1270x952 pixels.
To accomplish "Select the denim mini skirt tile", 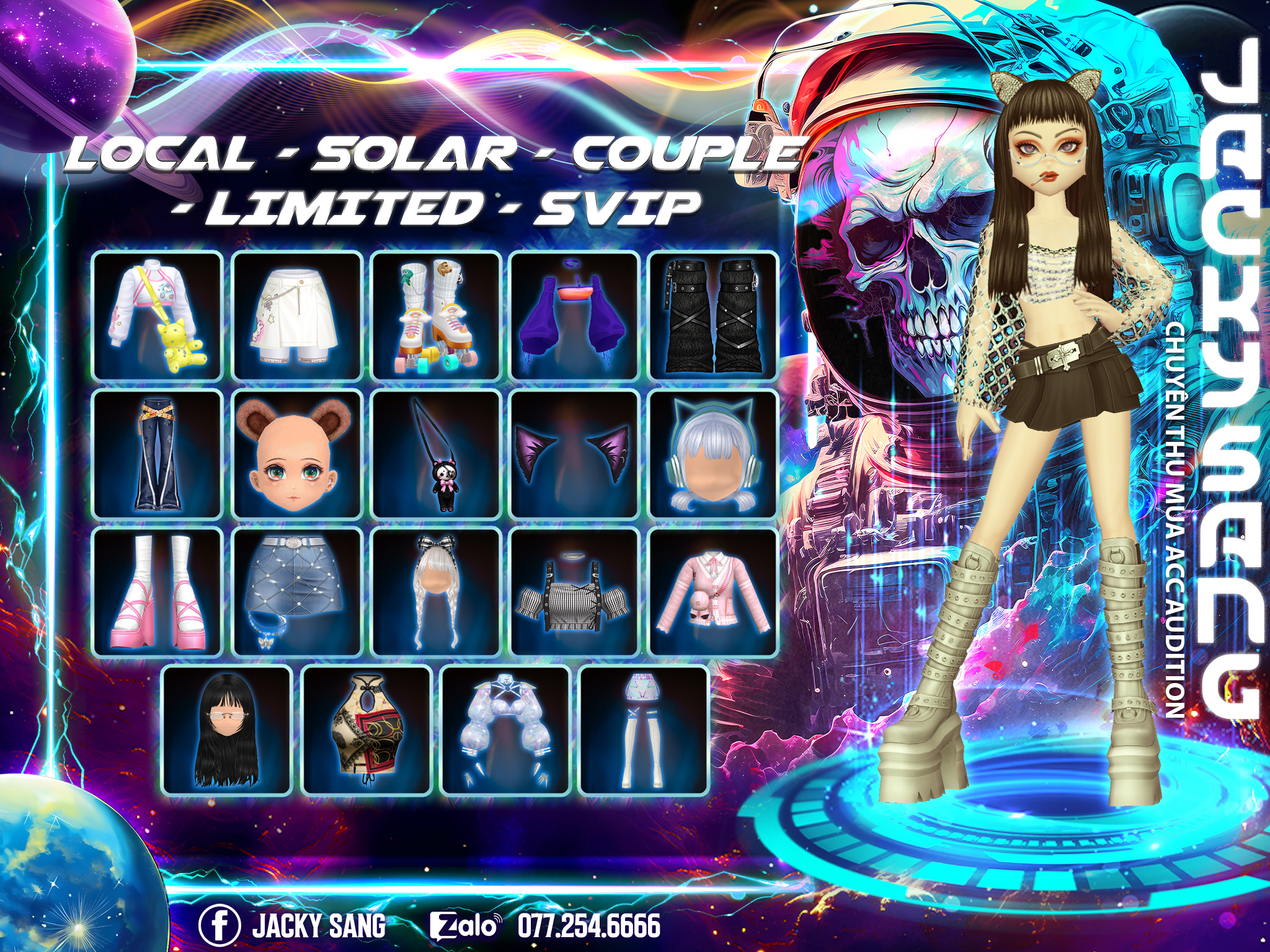I will point(297,592).
